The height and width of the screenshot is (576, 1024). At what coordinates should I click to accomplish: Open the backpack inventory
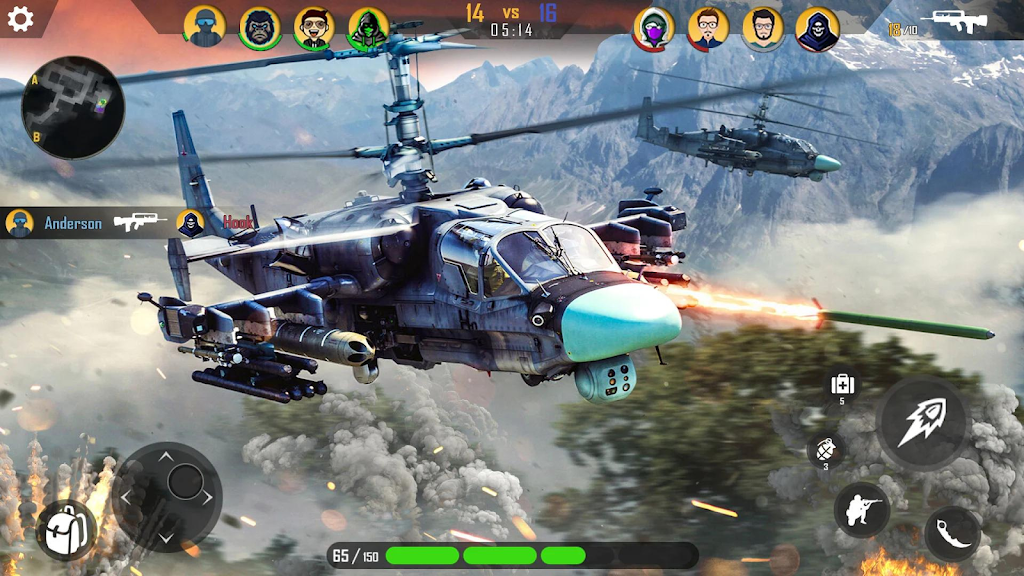[x=66, y=529]
